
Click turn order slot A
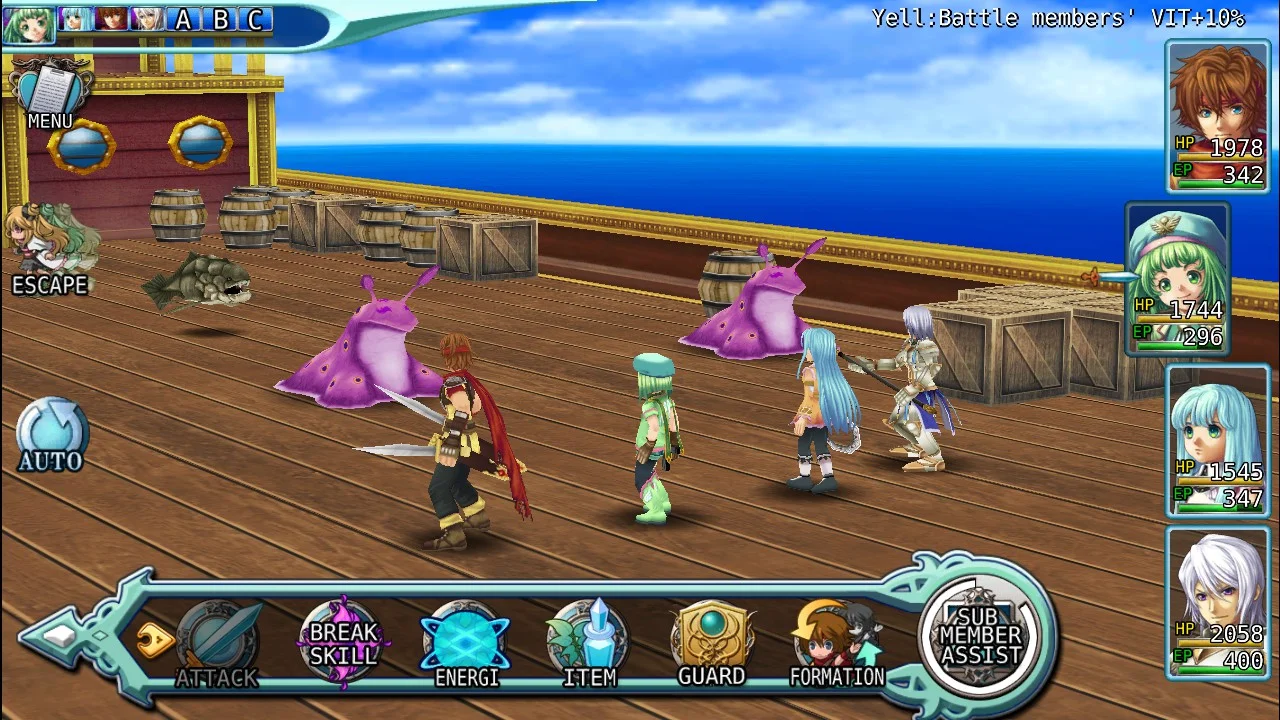point(183,19)
